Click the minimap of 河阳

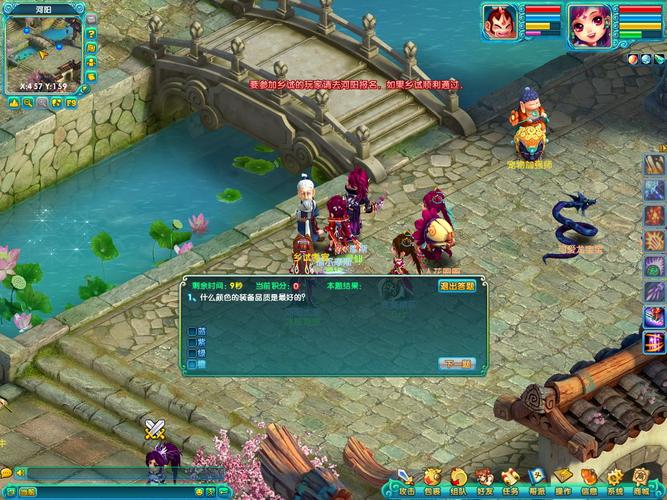[42, 52]
